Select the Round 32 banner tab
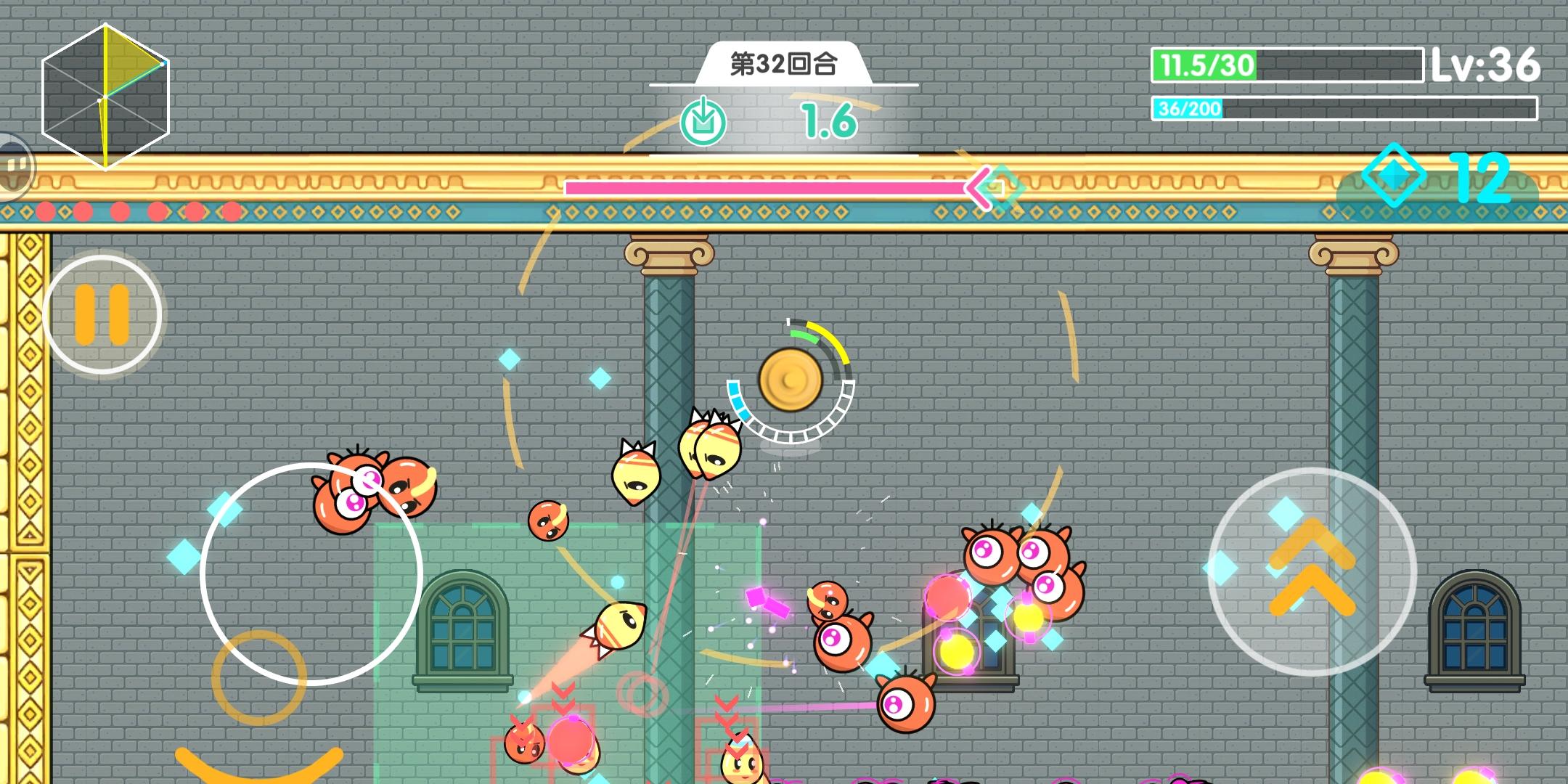 pos(782,65)
